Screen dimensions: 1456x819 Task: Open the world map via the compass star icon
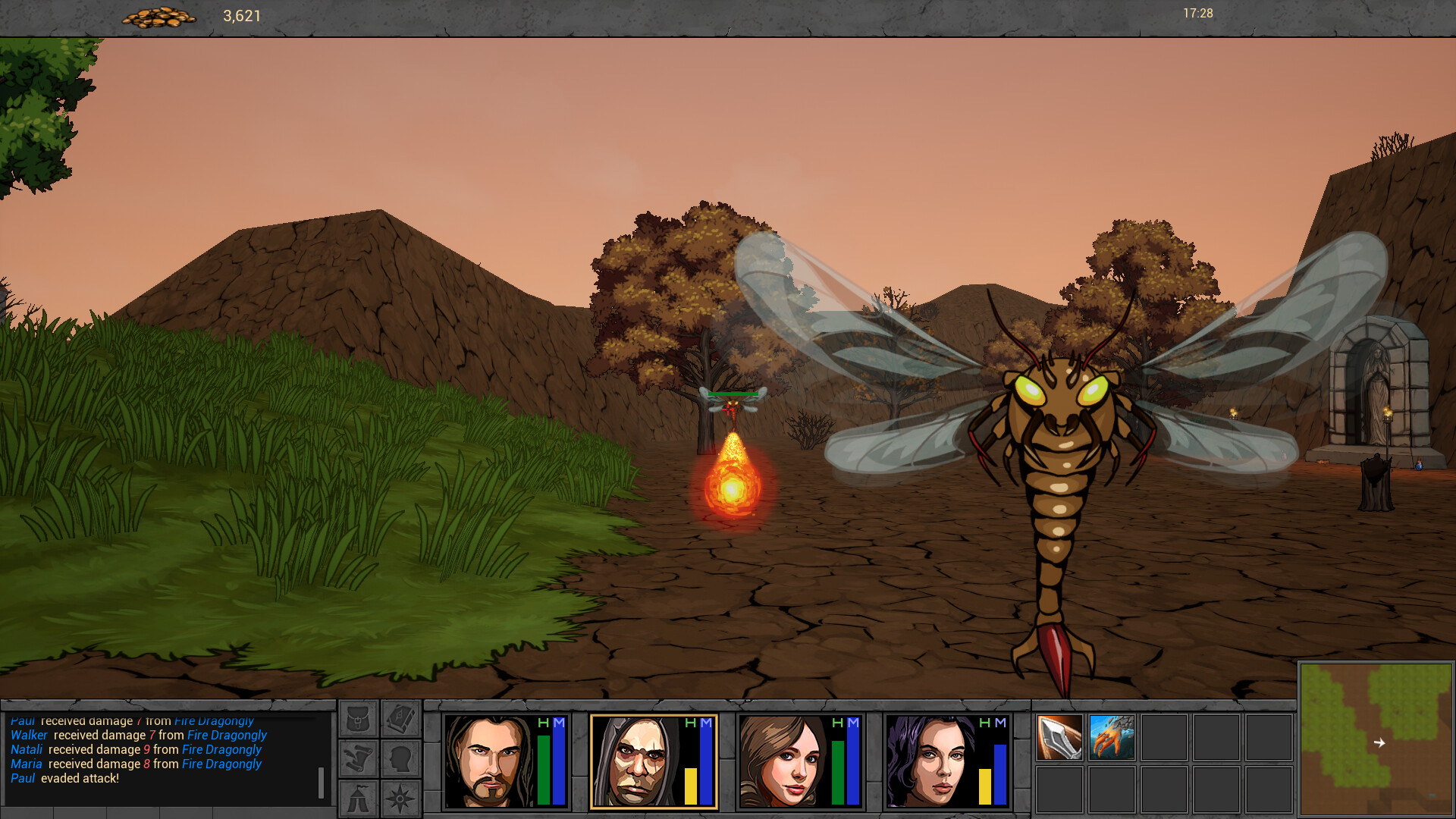[x=400, y=798]
